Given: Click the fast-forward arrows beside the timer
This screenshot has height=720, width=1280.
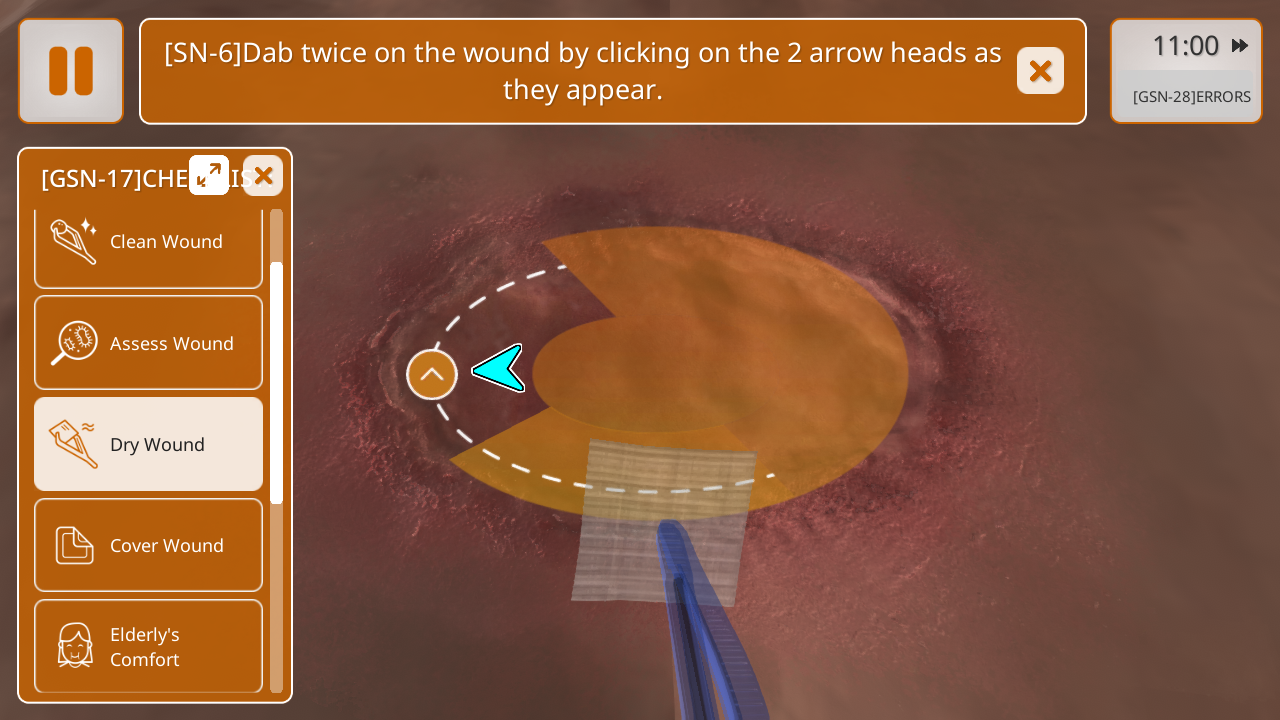Looking at the screenshot, I should pyautogui.click(x=1240, y=46).
